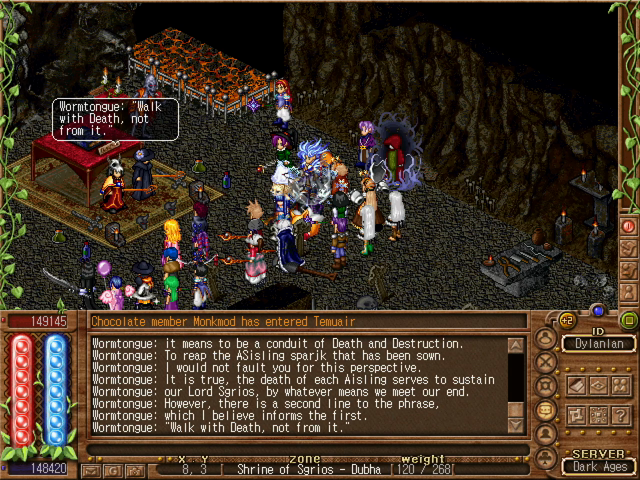Click the chat input line
640x480 pixels.
(300, 449)
